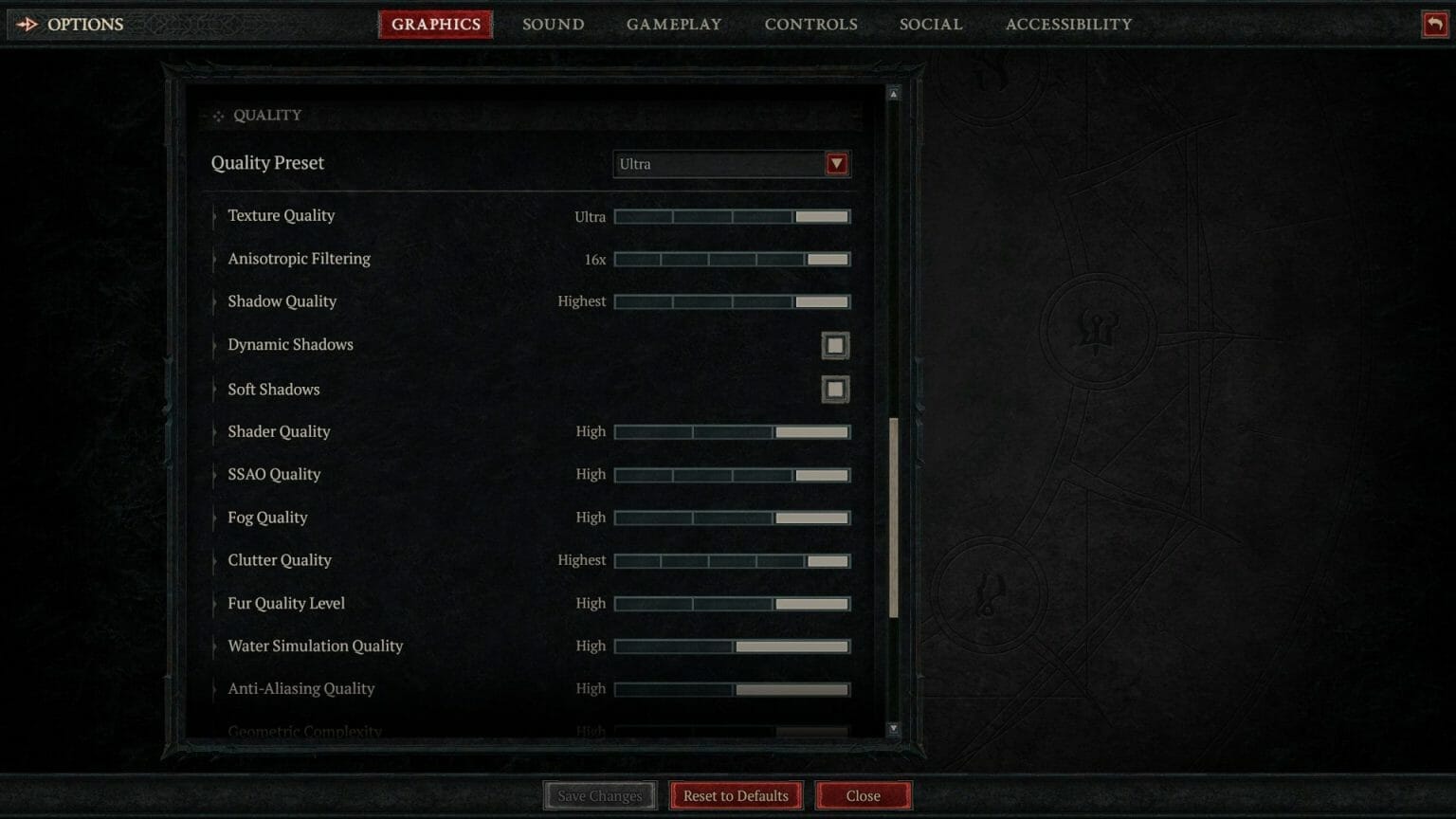1456x819 pixels.
Task: Switch to the GAMEPLAY tab
Action: [674, 24]
